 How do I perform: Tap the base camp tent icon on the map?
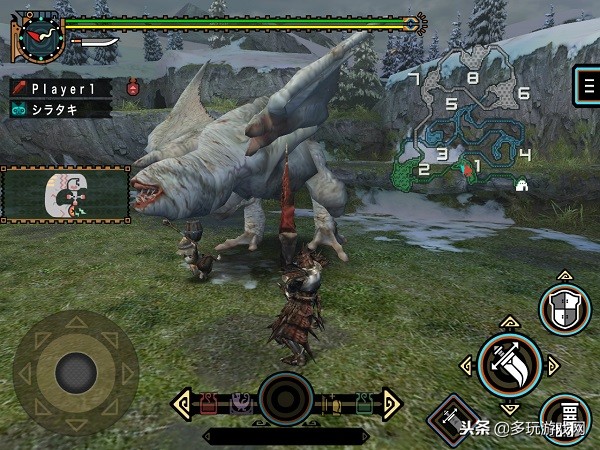click(x=521, y=184)
